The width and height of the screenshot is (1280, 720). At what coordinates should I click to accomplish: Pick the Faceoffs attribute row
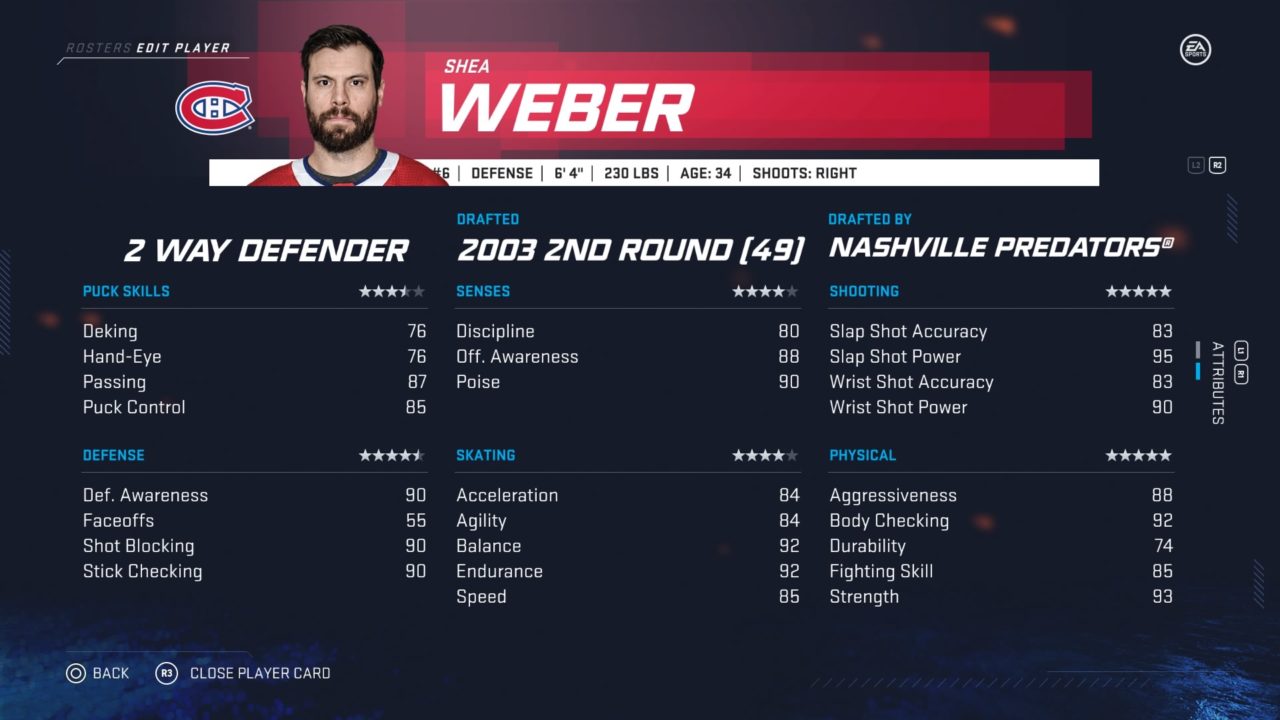[254, 521]
